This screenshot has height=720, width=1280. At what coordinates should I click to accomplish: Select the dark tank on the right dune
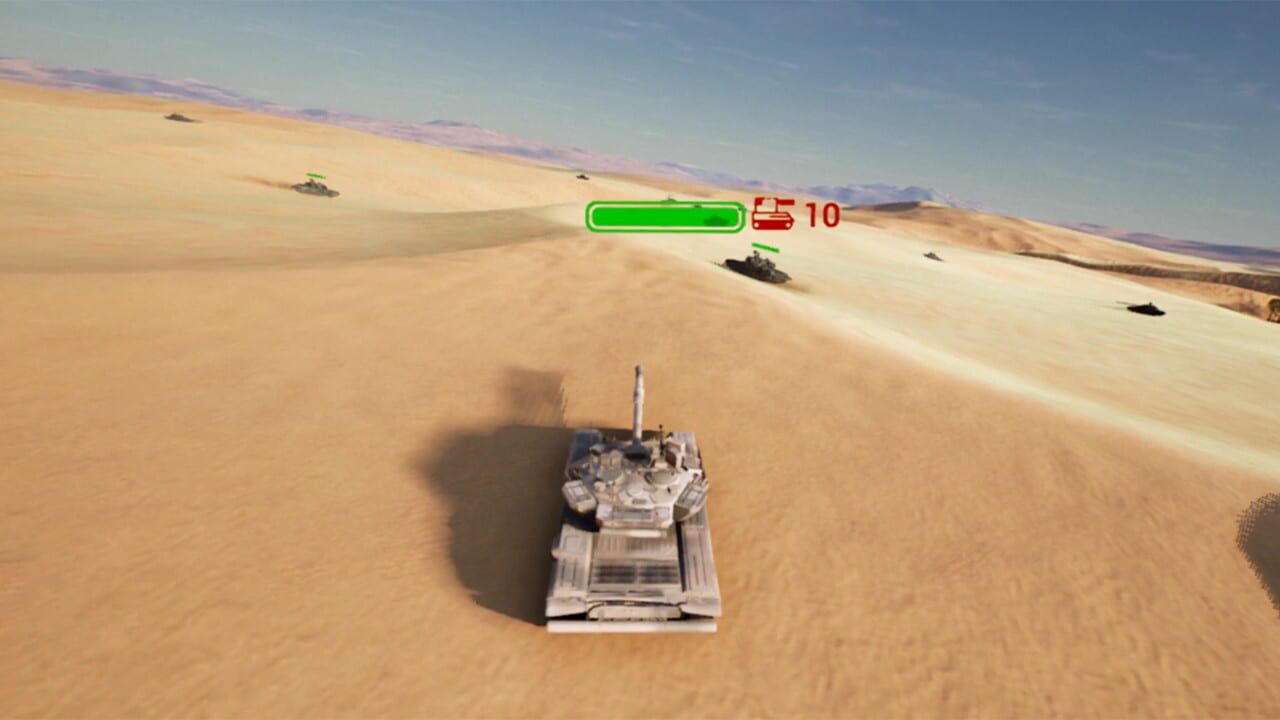pyautogui.click(x=1145, y=310)
